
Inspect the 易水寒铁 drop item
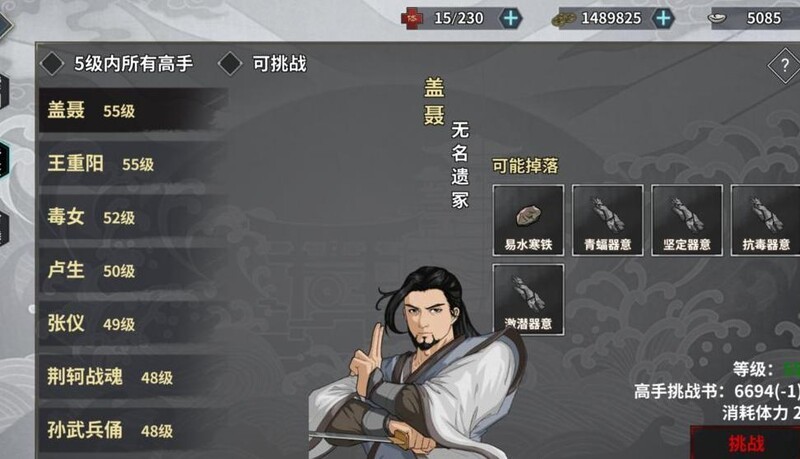[x=528, y=219]
